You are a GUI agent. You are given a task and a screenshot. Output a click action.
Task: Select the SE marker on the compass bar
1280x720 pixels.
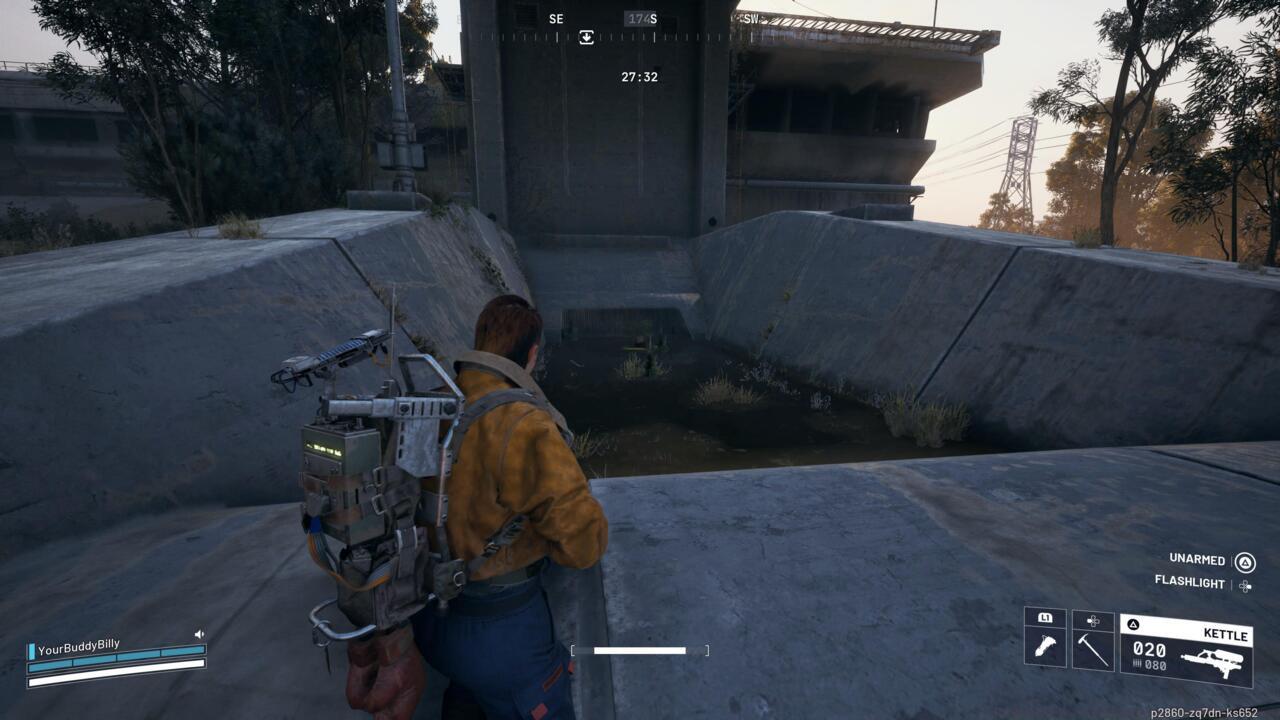[555, 17]
